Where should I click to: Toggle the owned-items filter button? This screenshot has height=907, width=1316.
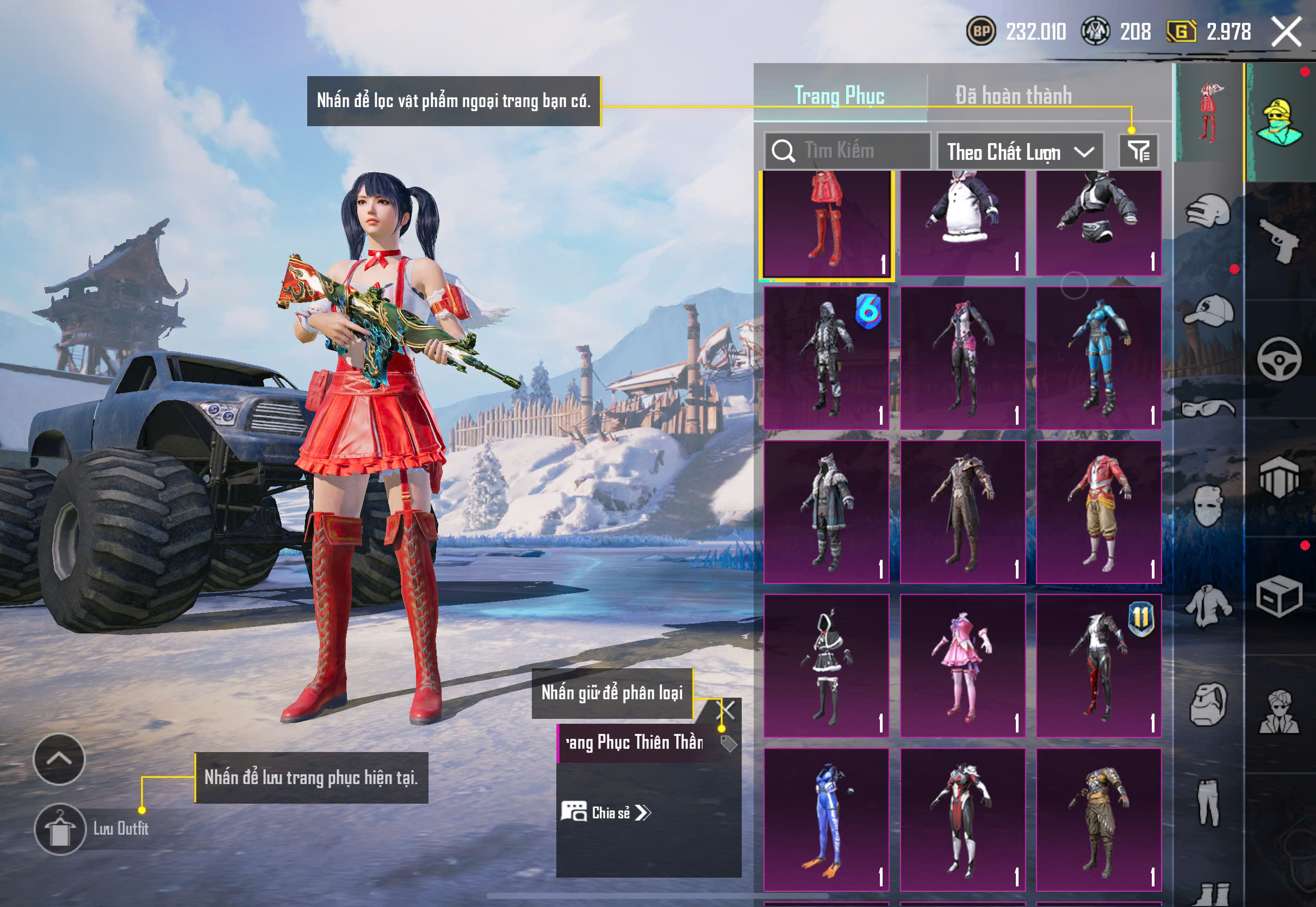click(x=1139, y=151)
